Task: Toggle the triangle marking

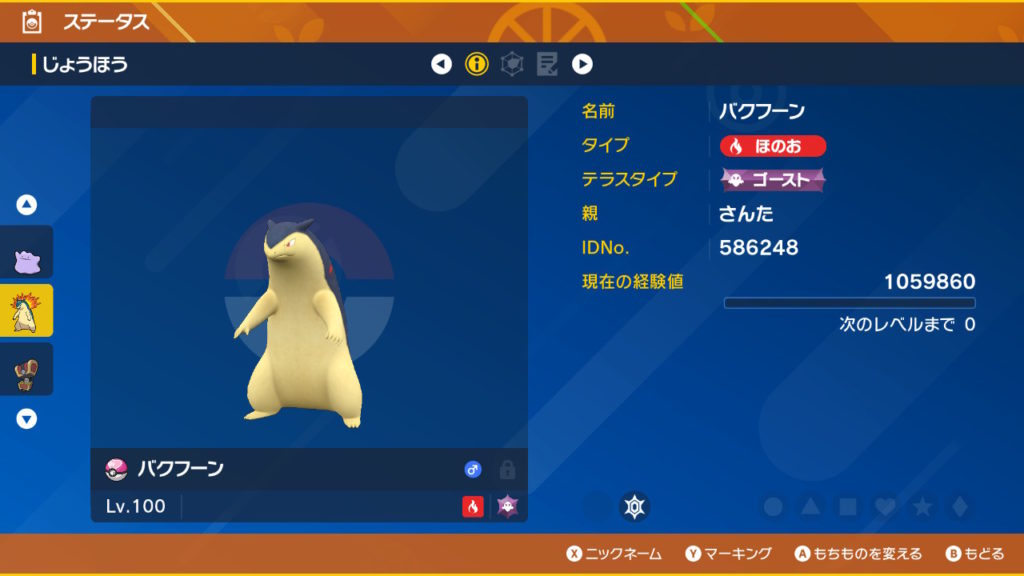Action: pyautogui.click(x=811, y=507)
